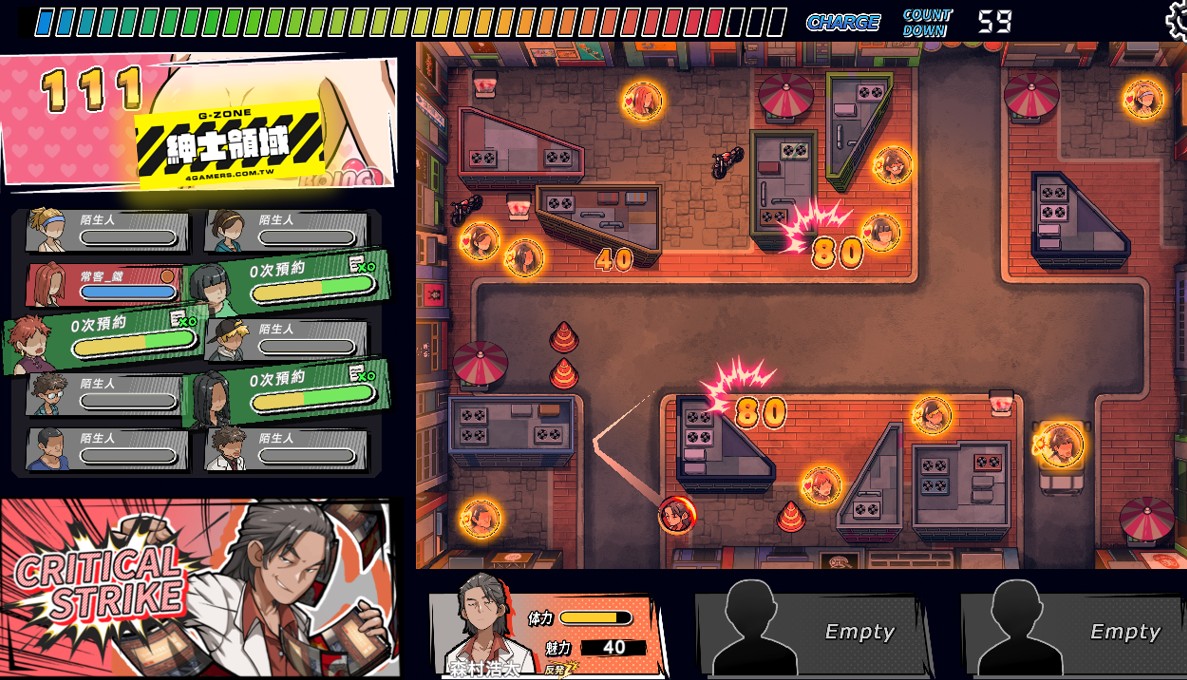Select the bob-haired 0次預約 customer in green top

[290, 284]
